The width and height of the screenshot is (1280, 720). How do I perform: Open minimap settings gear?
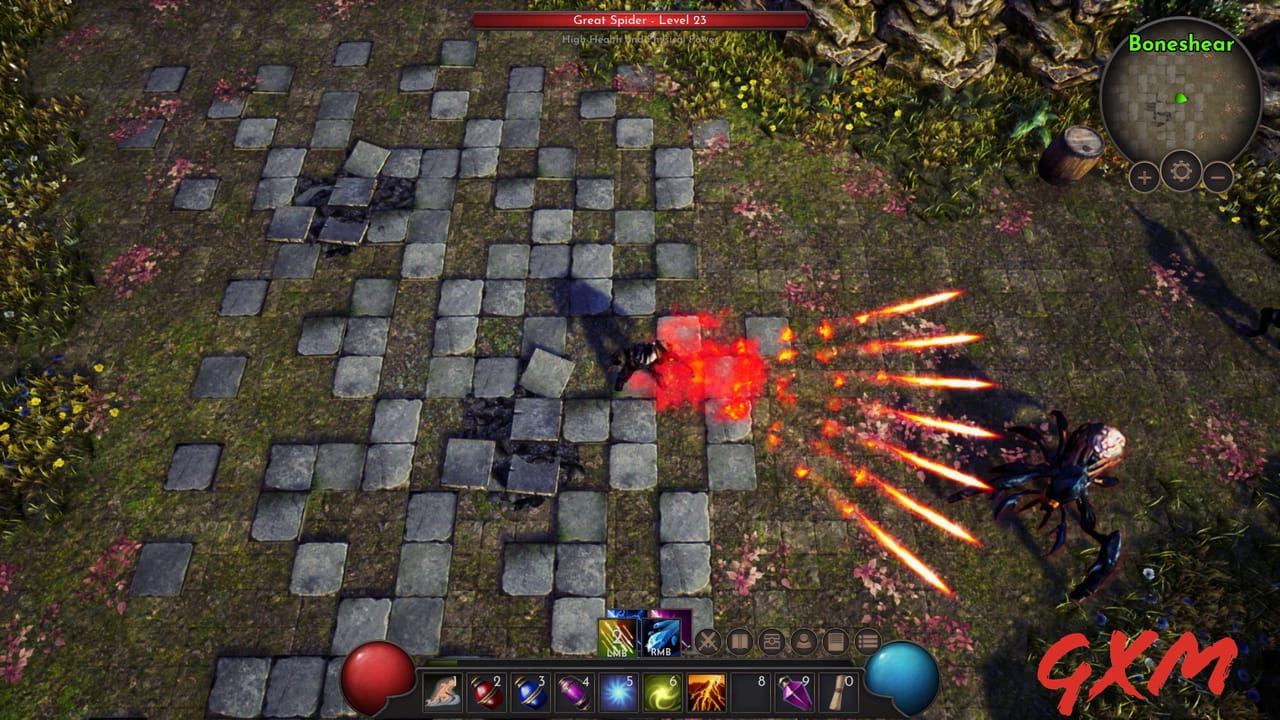pos(1180,171)
